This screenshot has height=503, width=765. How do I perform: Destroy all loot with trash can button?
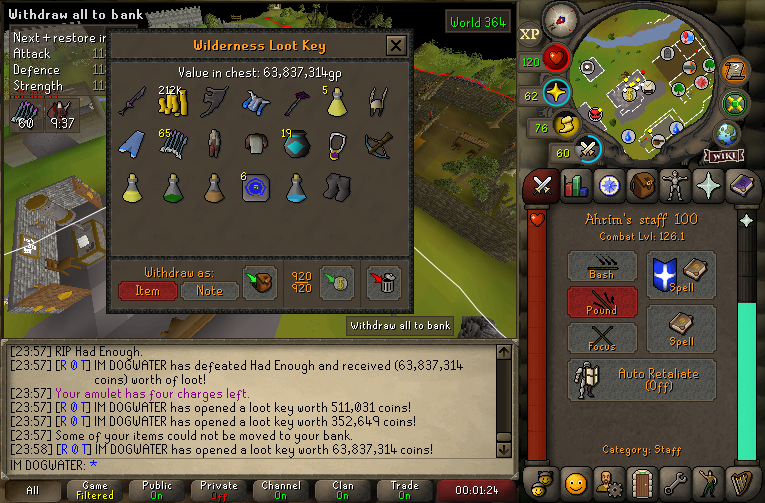(x=384, y=283)
